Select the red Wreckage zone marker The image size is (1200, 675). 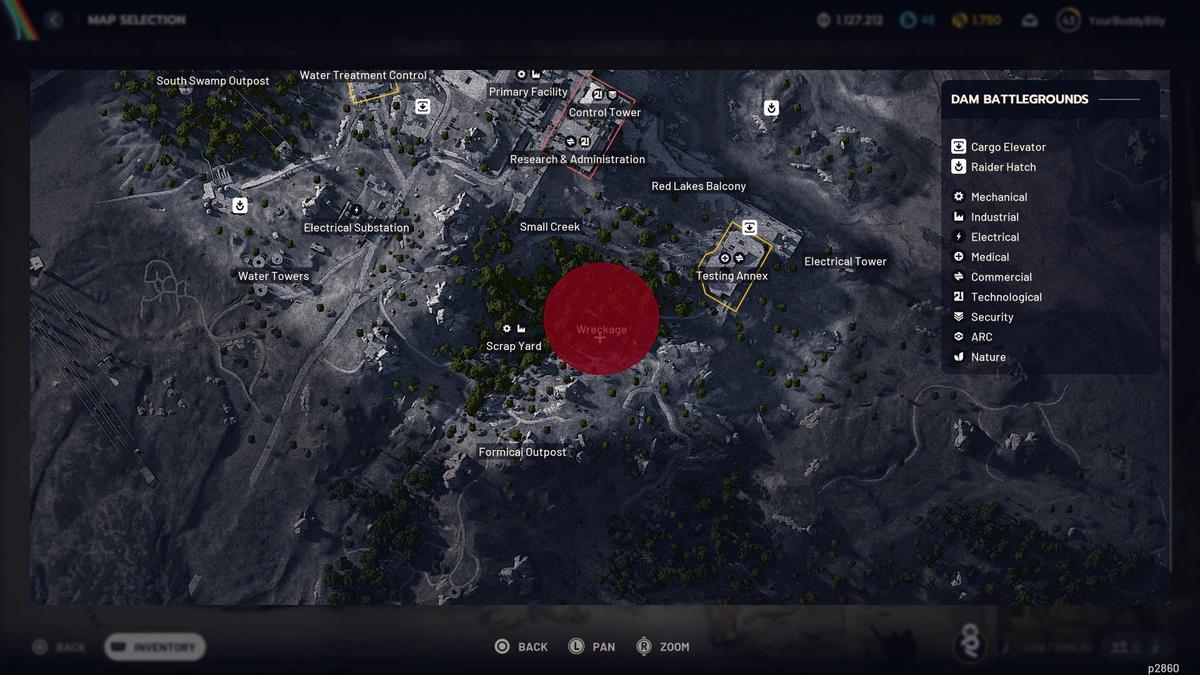click(x=600, y=319)
